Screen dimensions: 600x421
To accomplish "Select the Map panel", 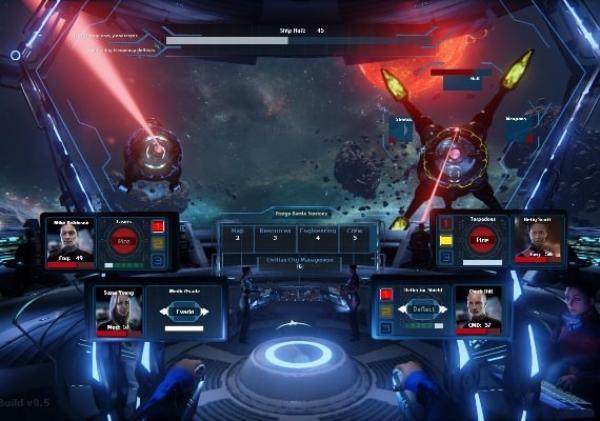I will point(237,235).
